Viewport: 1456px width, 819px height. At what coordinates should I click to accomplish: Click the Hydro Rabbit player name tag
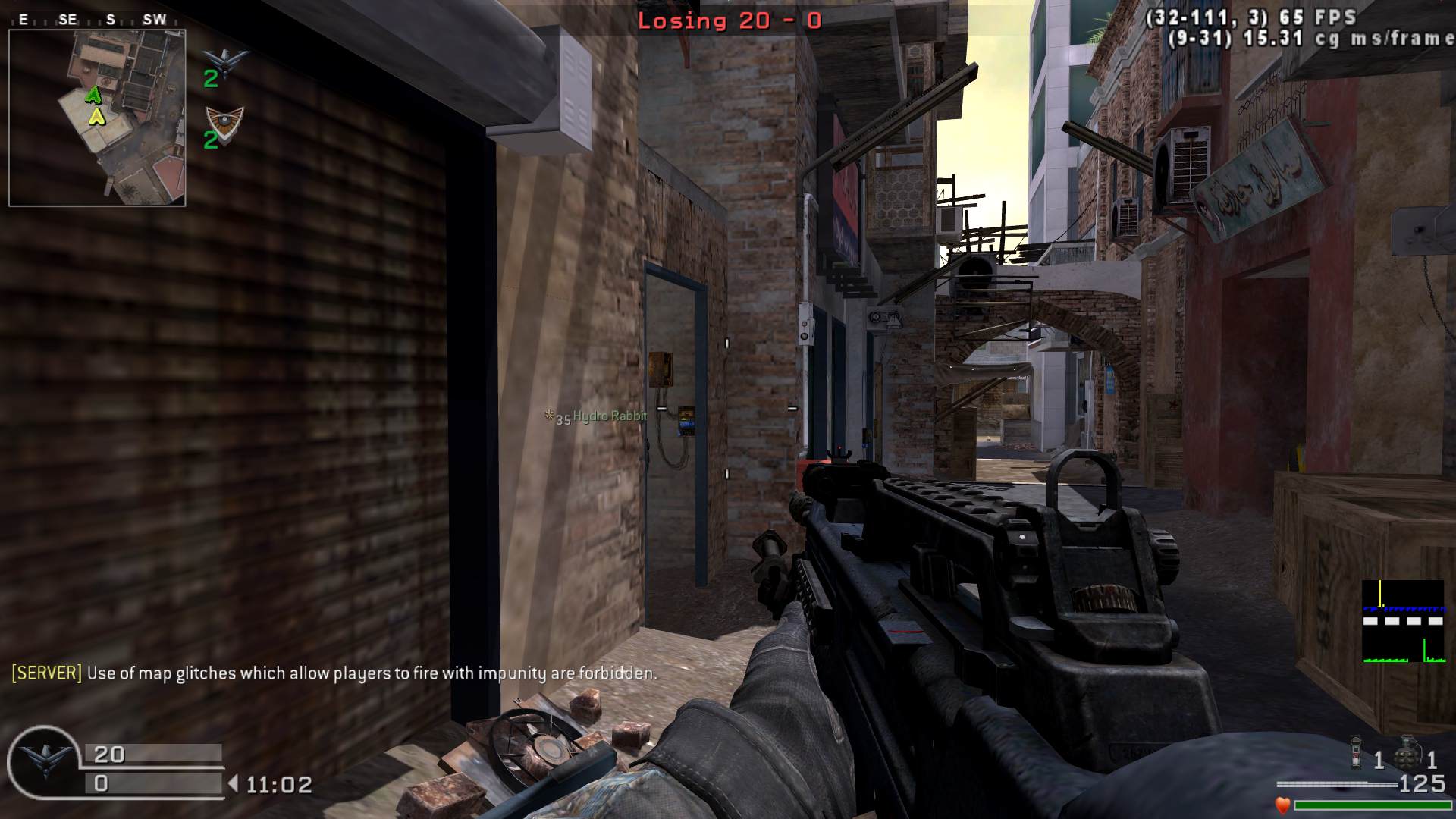pos(609,416)
